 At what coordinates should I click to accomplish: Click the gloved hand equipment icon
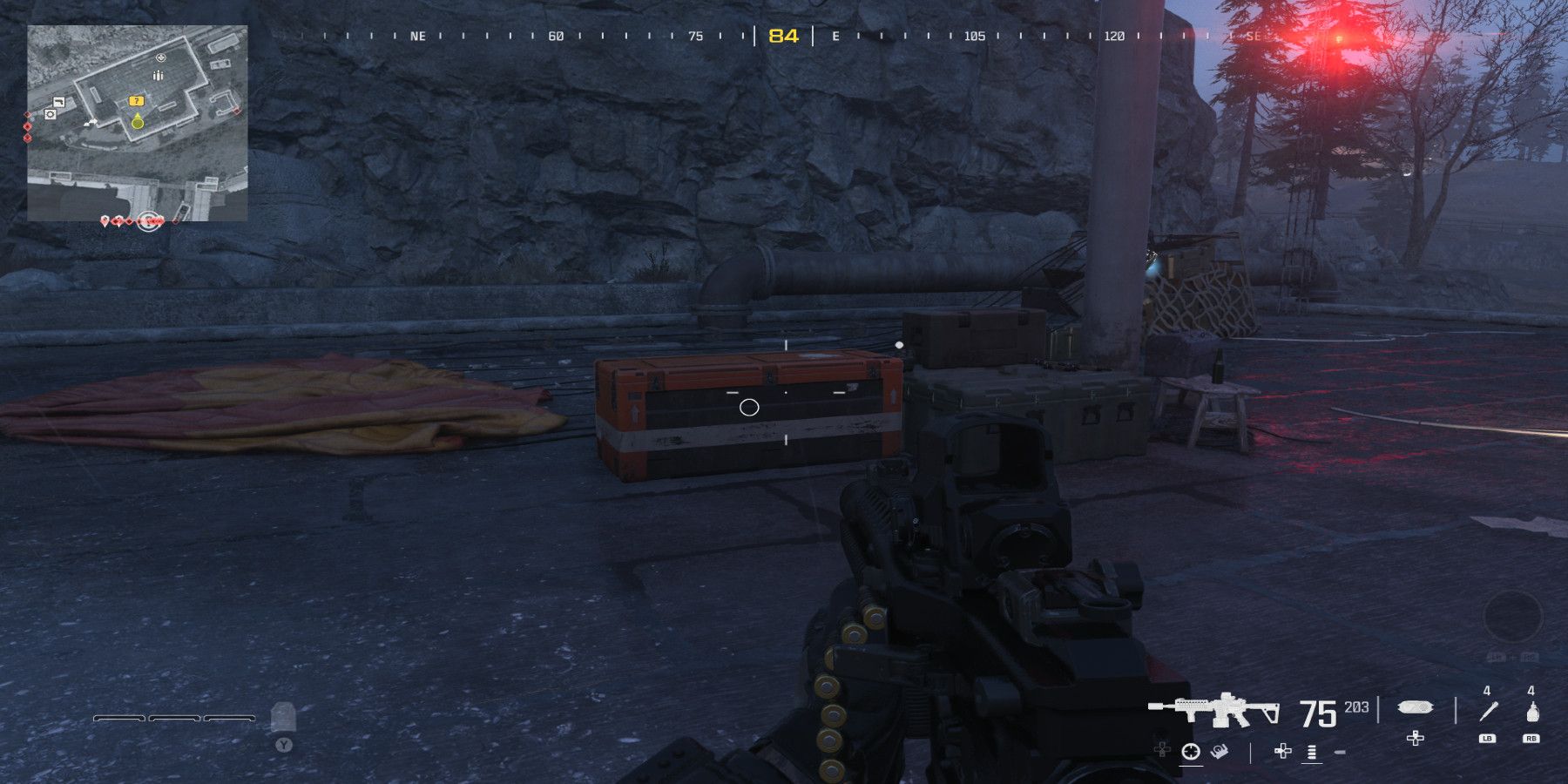(1219, 752)
